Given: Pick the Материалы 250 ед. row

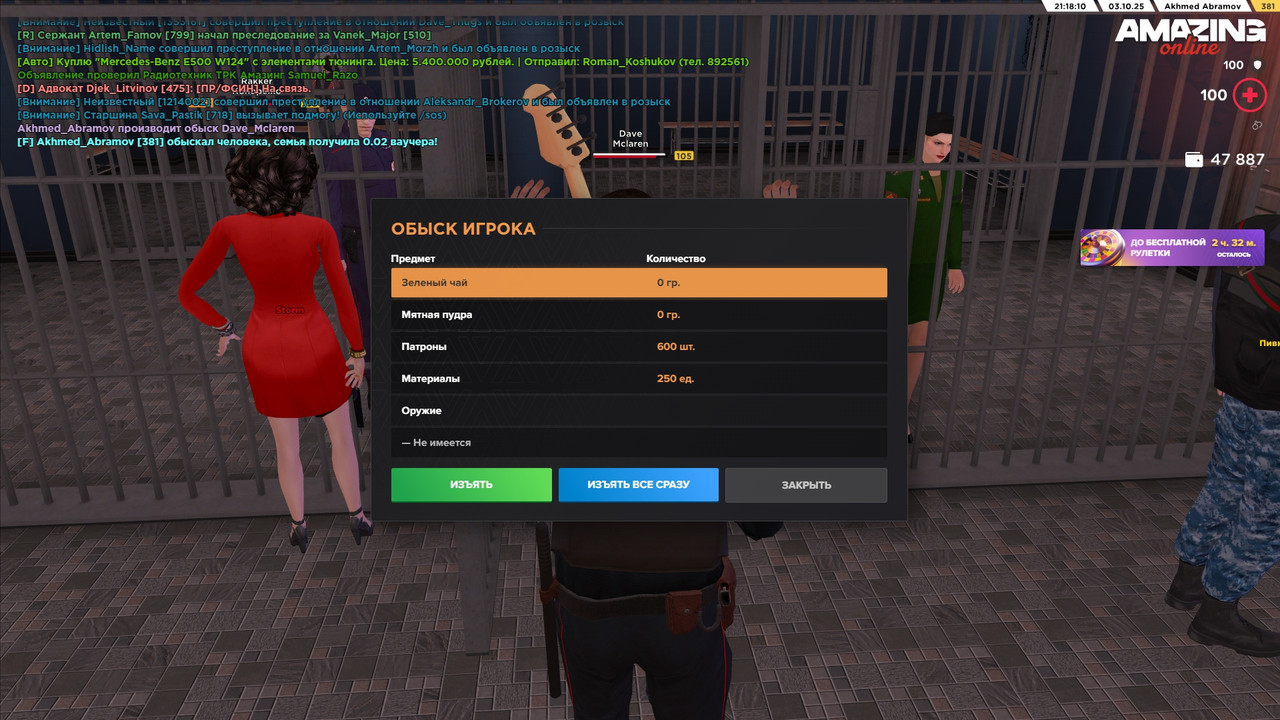Looking at the screenshot, I should coord(638,379).
